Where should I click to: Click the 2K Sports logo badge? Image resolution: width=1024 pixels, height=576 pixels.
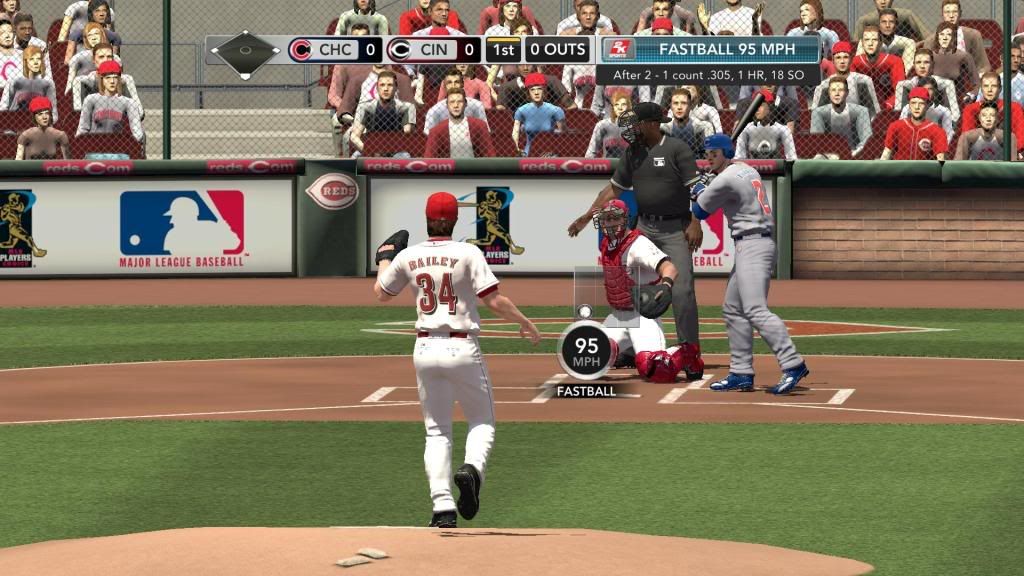[618, 50]
